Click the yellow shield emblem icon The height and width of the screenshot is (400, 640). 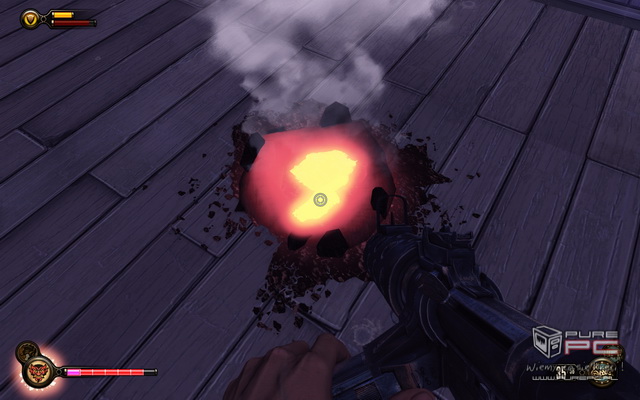pyautogui.click(x=31, y=18)
